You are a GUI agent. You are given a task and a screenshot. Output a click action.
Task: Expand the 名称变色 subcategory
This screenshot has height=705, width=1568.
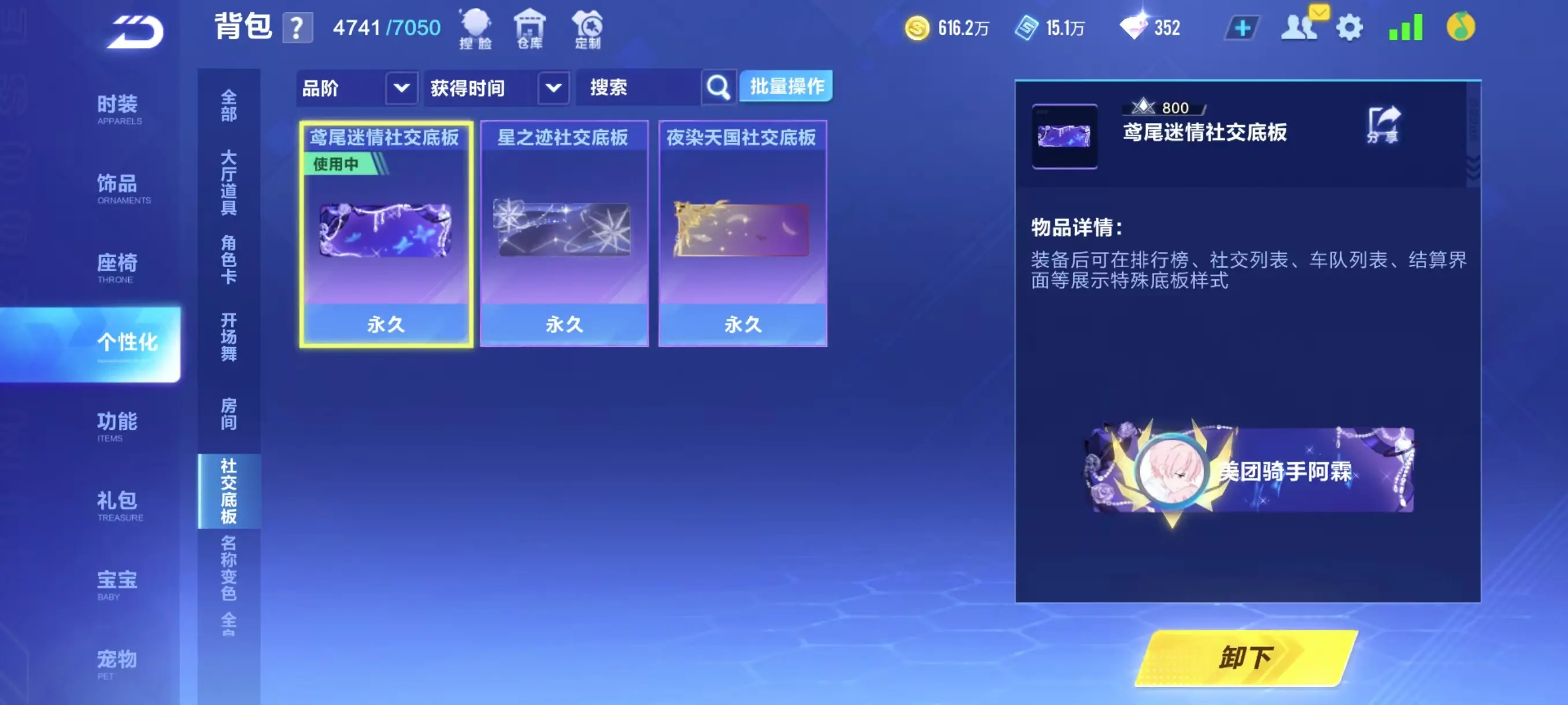228,567
